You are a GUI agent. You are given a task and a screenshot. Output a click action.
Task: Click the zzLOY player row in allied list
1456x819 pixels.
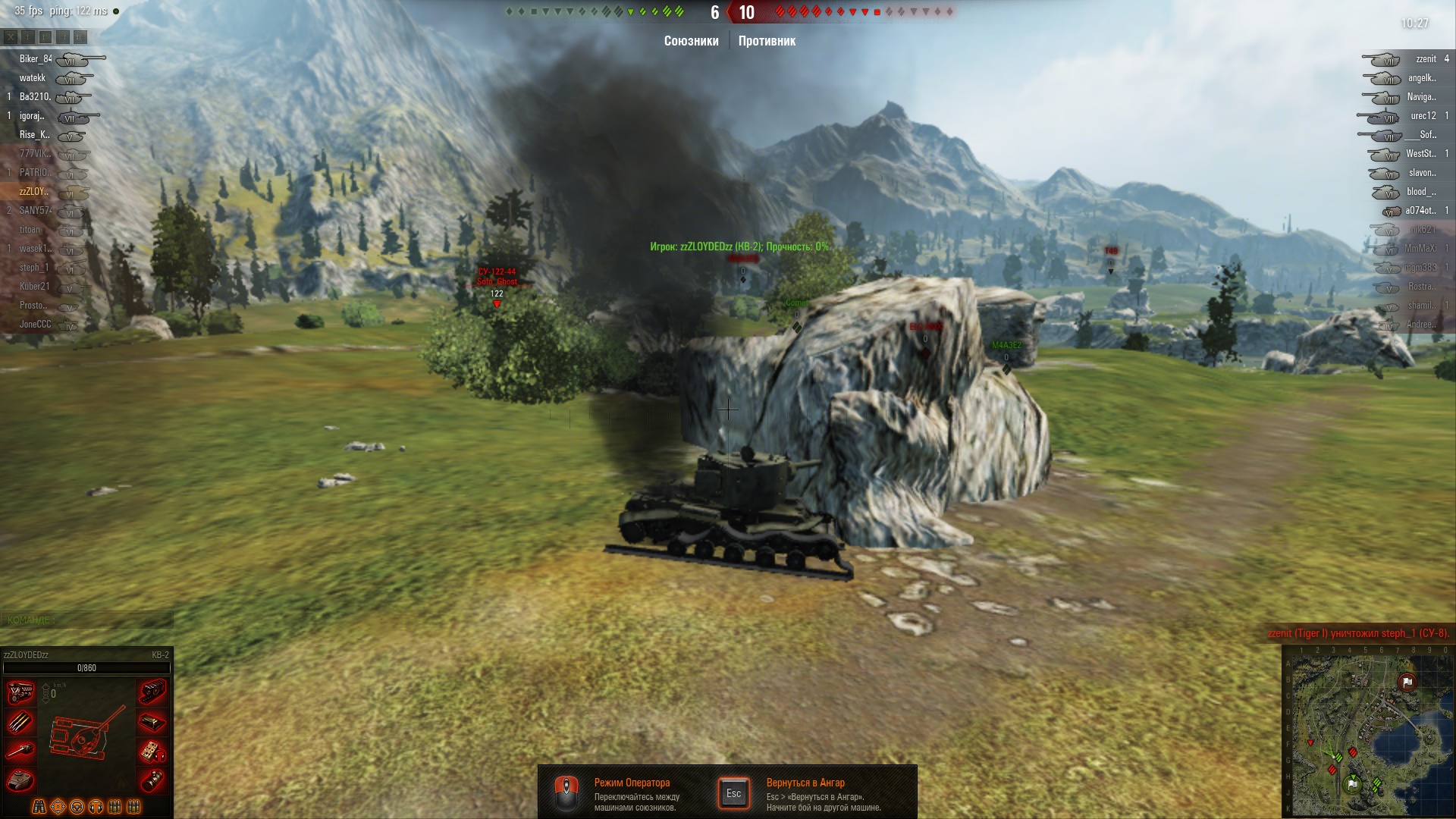pyautogui.click(x=34, y=192)
